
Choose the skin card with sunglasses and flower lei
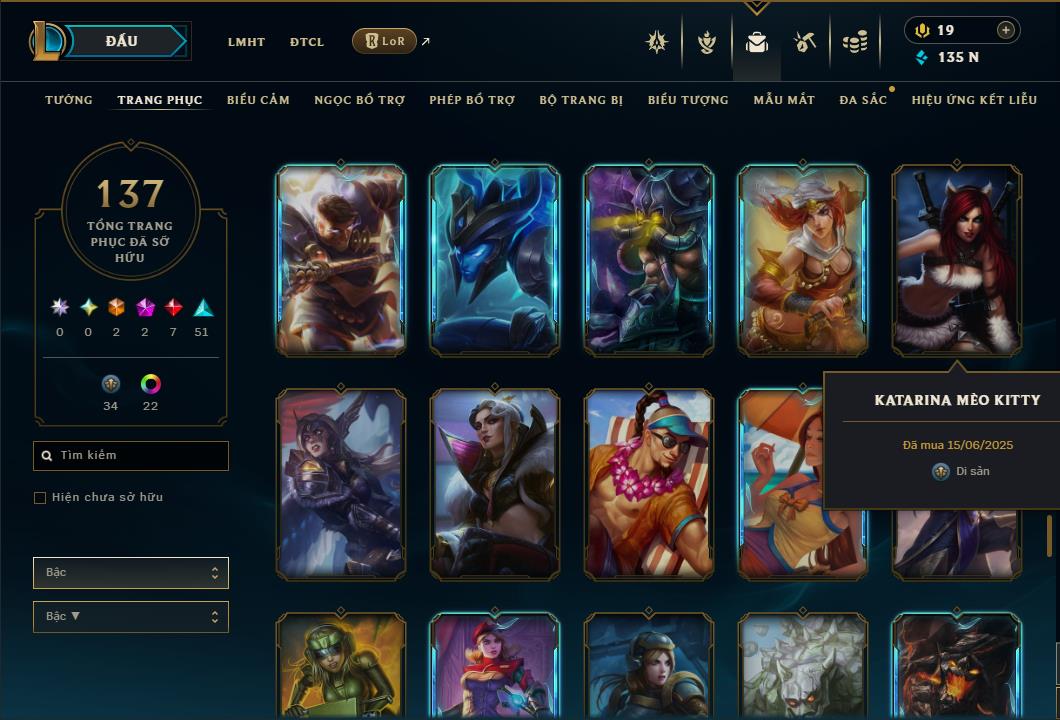click(x=649, y=484)
